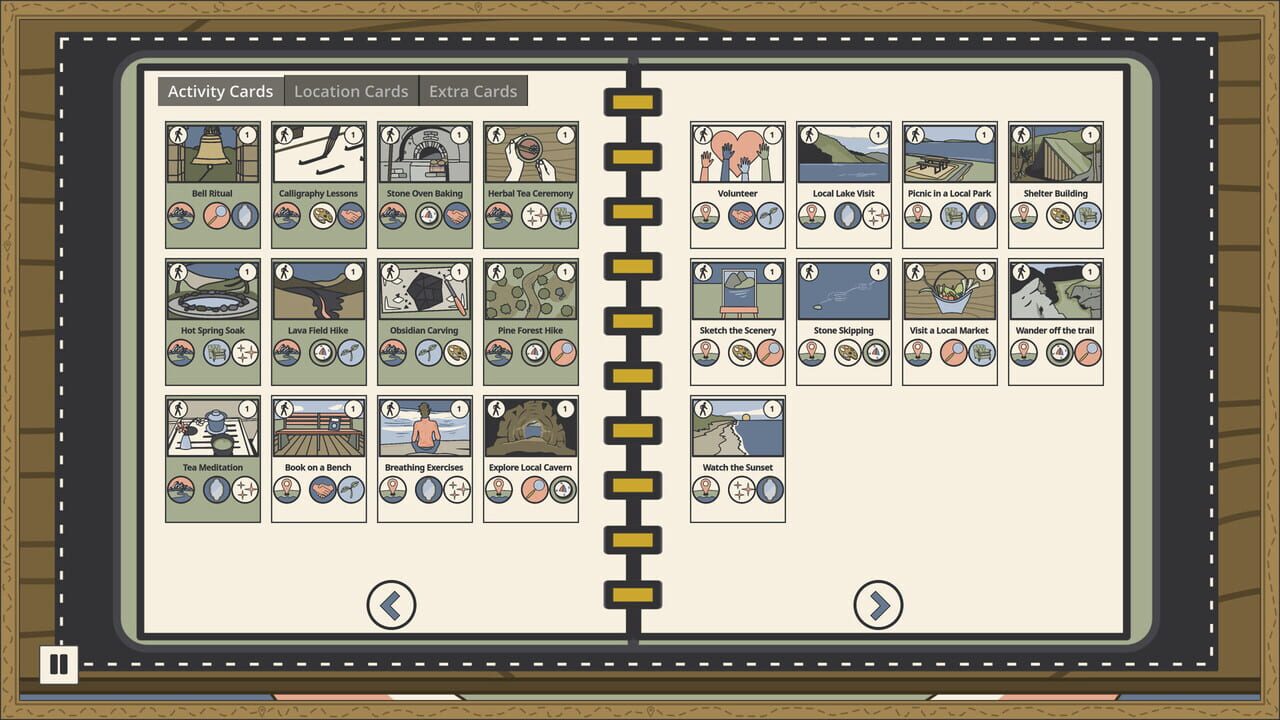Select the Activity Cards tab
Screen dimensions: 1280x720
(219, 91)
